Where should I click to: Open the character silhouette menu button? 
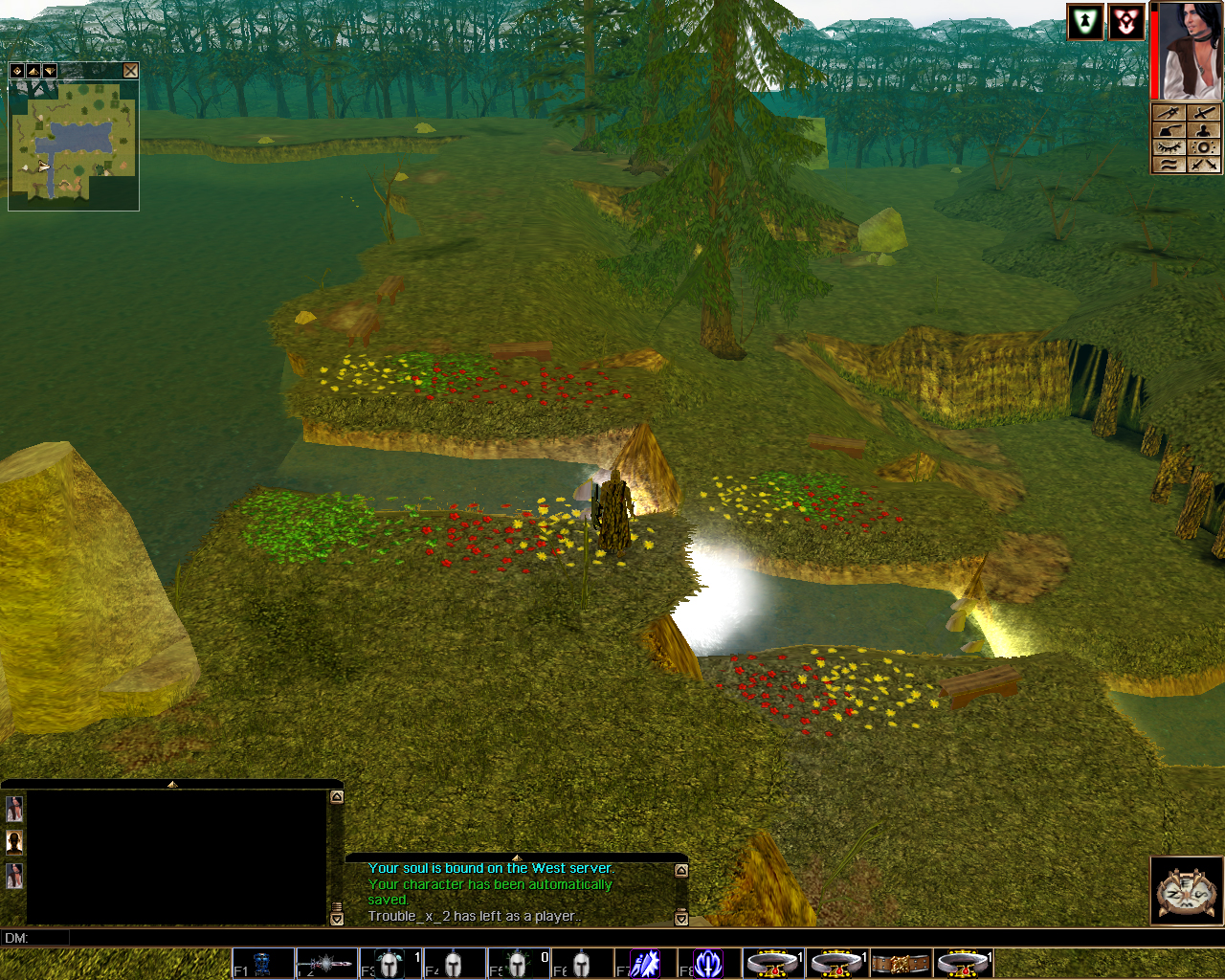click(1205, 130)
